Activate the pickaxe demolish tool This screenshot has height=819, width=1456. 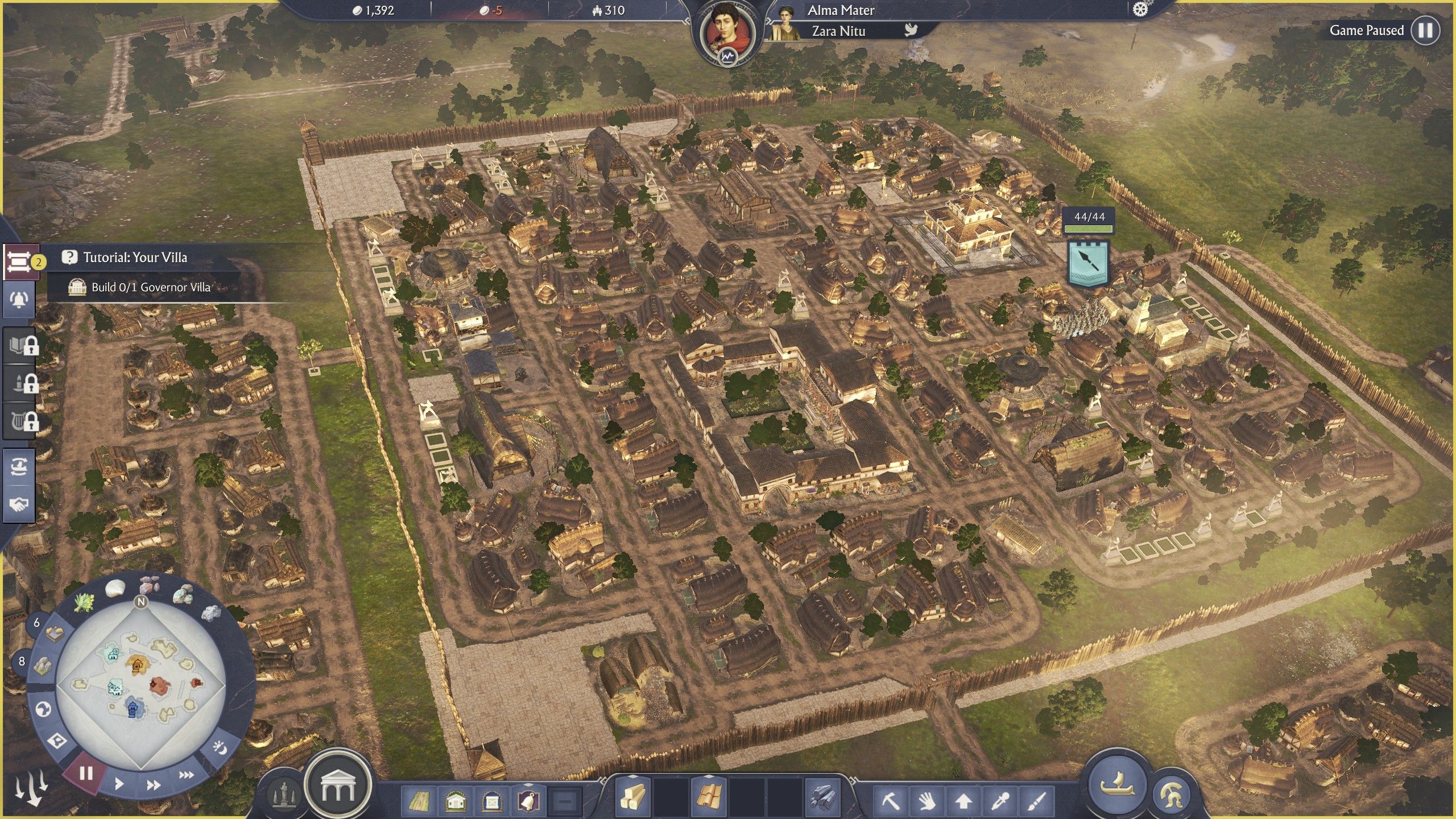890,801
